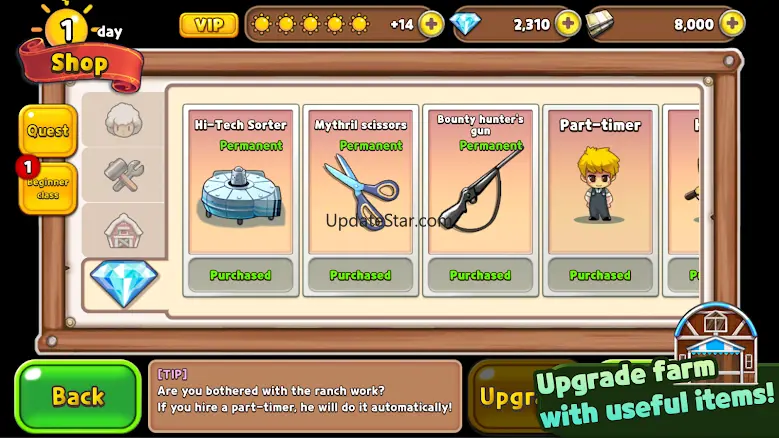Go back using the green Back button
Image resolution: width=779 pixels, height=438 pixels.
77,396
